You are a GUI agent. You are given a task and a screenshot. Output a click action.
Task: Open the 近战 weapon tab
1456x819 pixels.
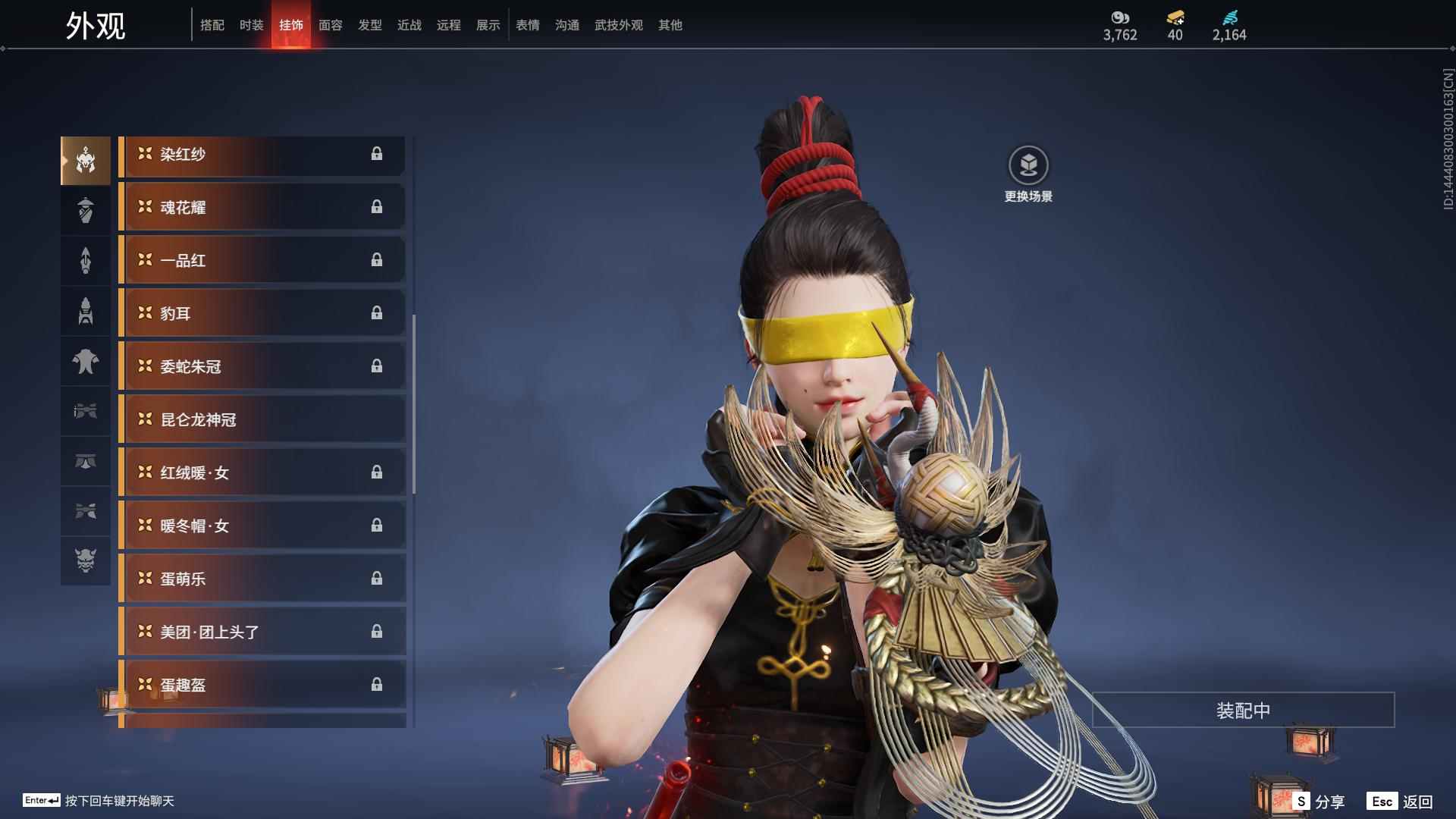[x=409, y=25]
